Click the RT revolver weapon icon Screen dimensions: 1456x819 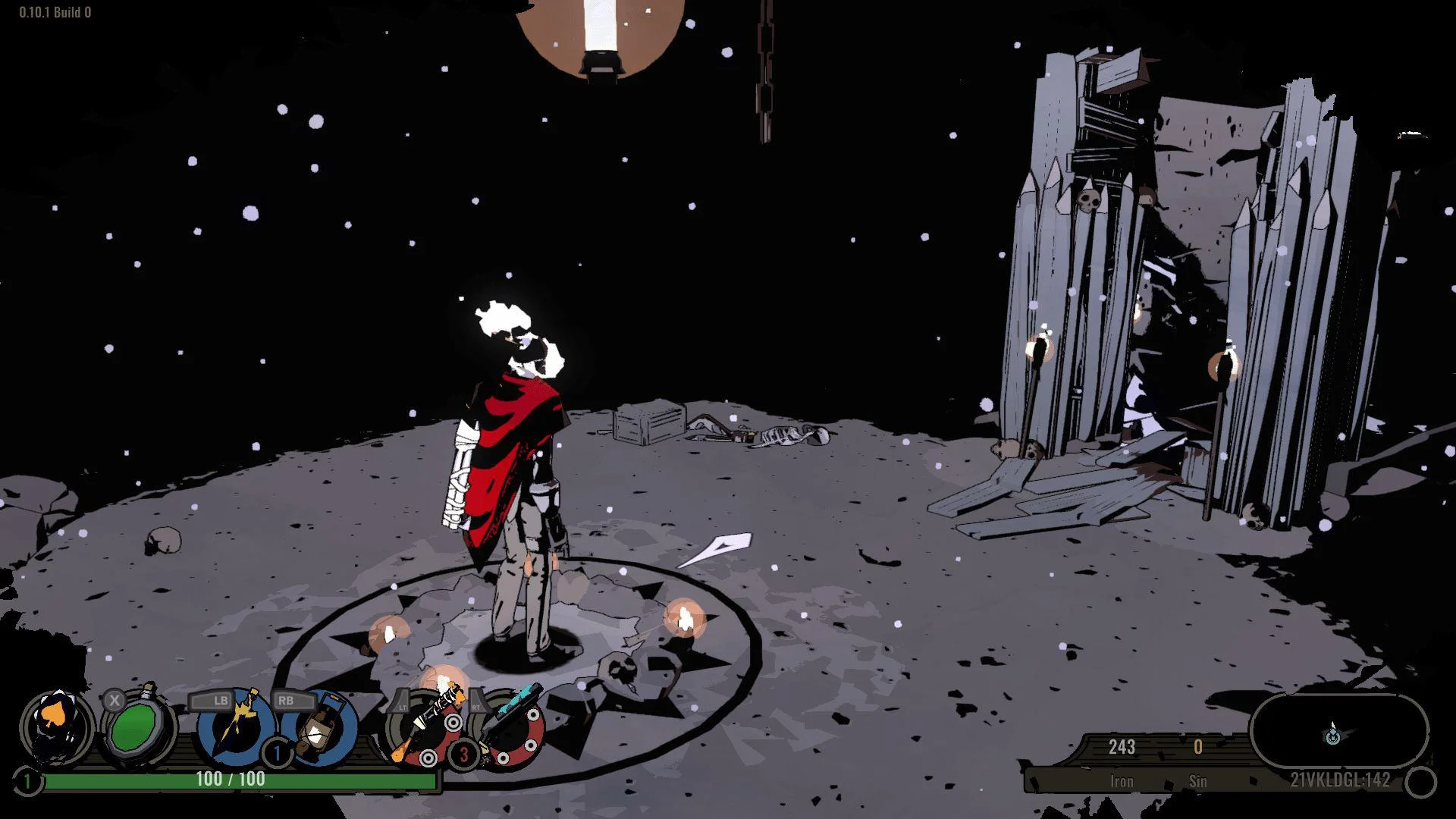[x=512, y=732]
